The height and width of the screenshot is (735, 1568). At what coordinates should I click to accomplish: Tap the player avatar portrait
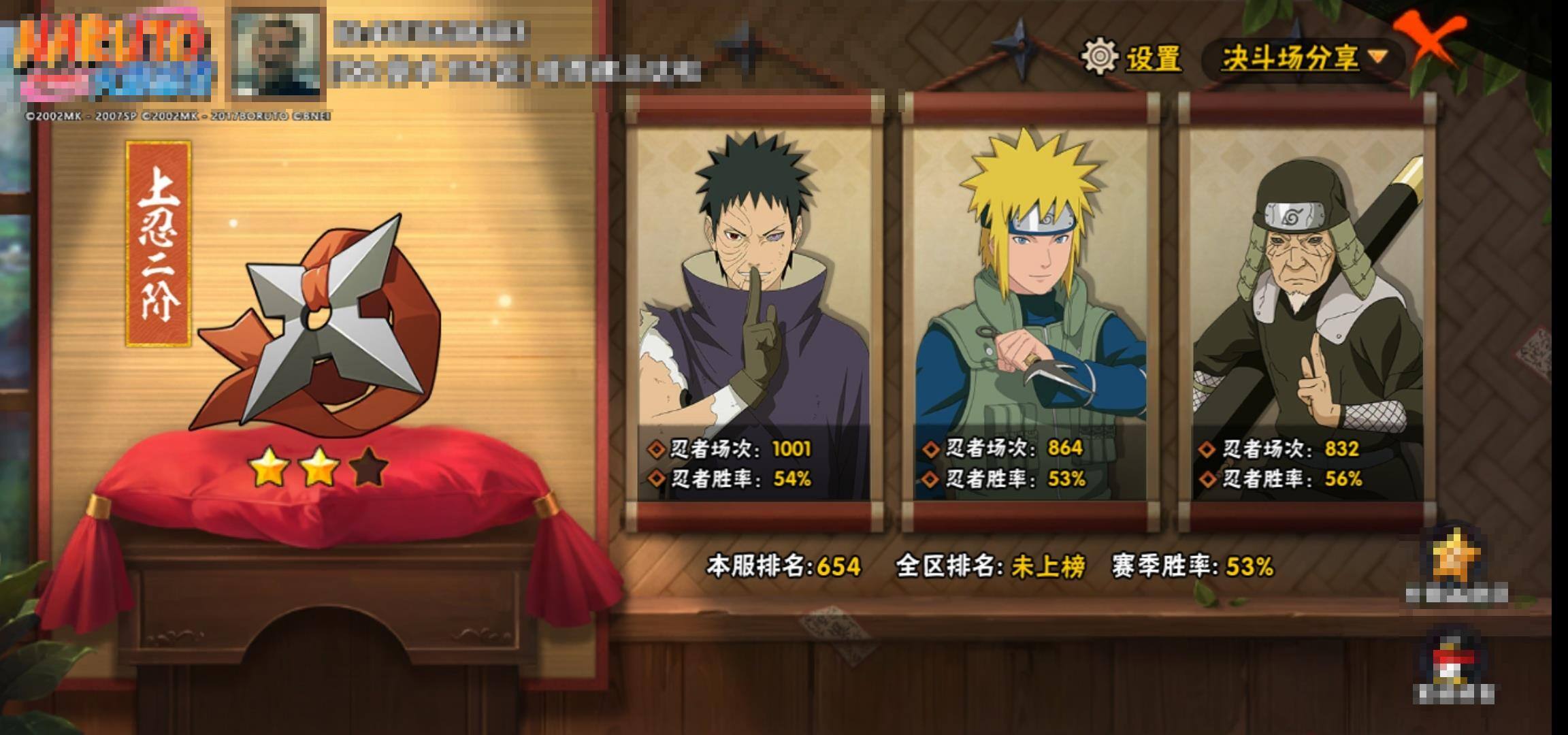coord(276,53)
